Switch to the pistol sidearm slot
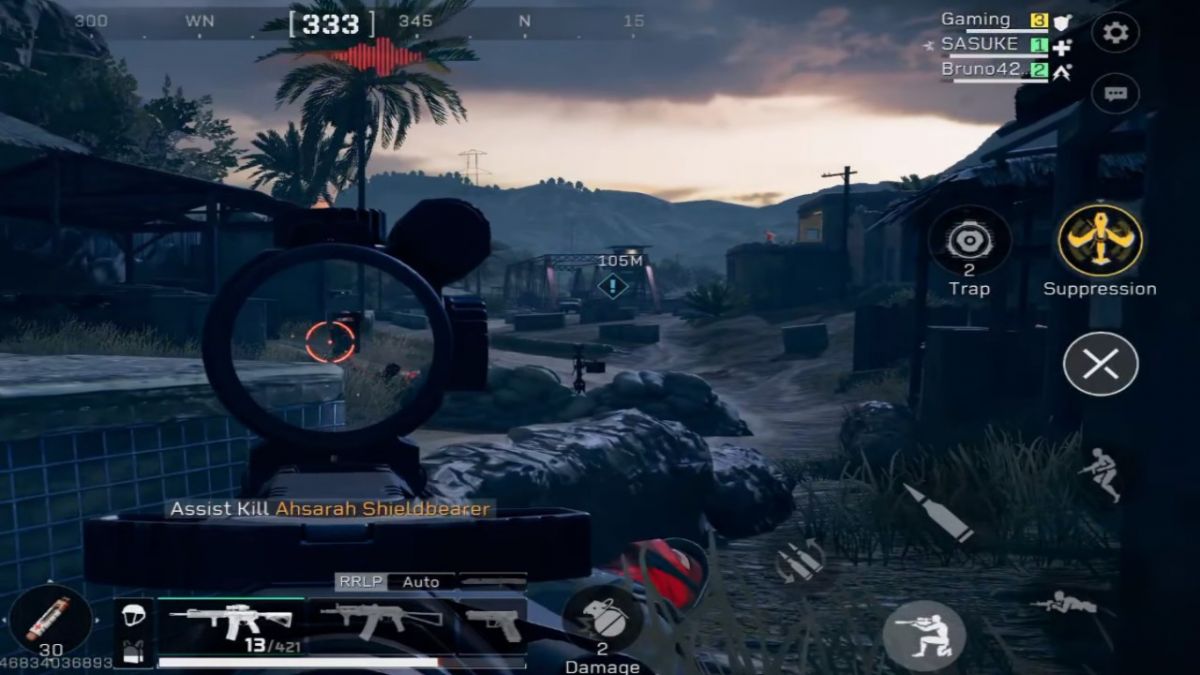Screen dimensions: 1200x675 (x=493, y=624)
